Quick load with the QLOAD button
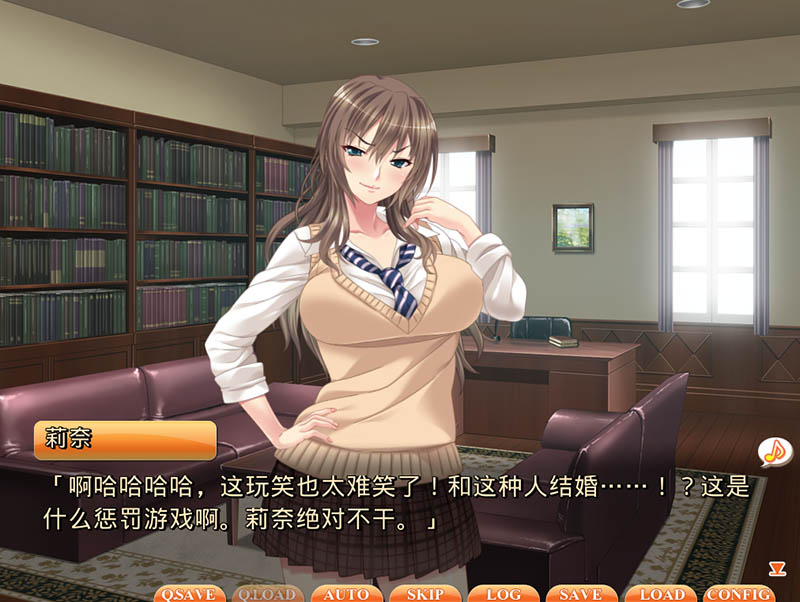 click(268, 594)
